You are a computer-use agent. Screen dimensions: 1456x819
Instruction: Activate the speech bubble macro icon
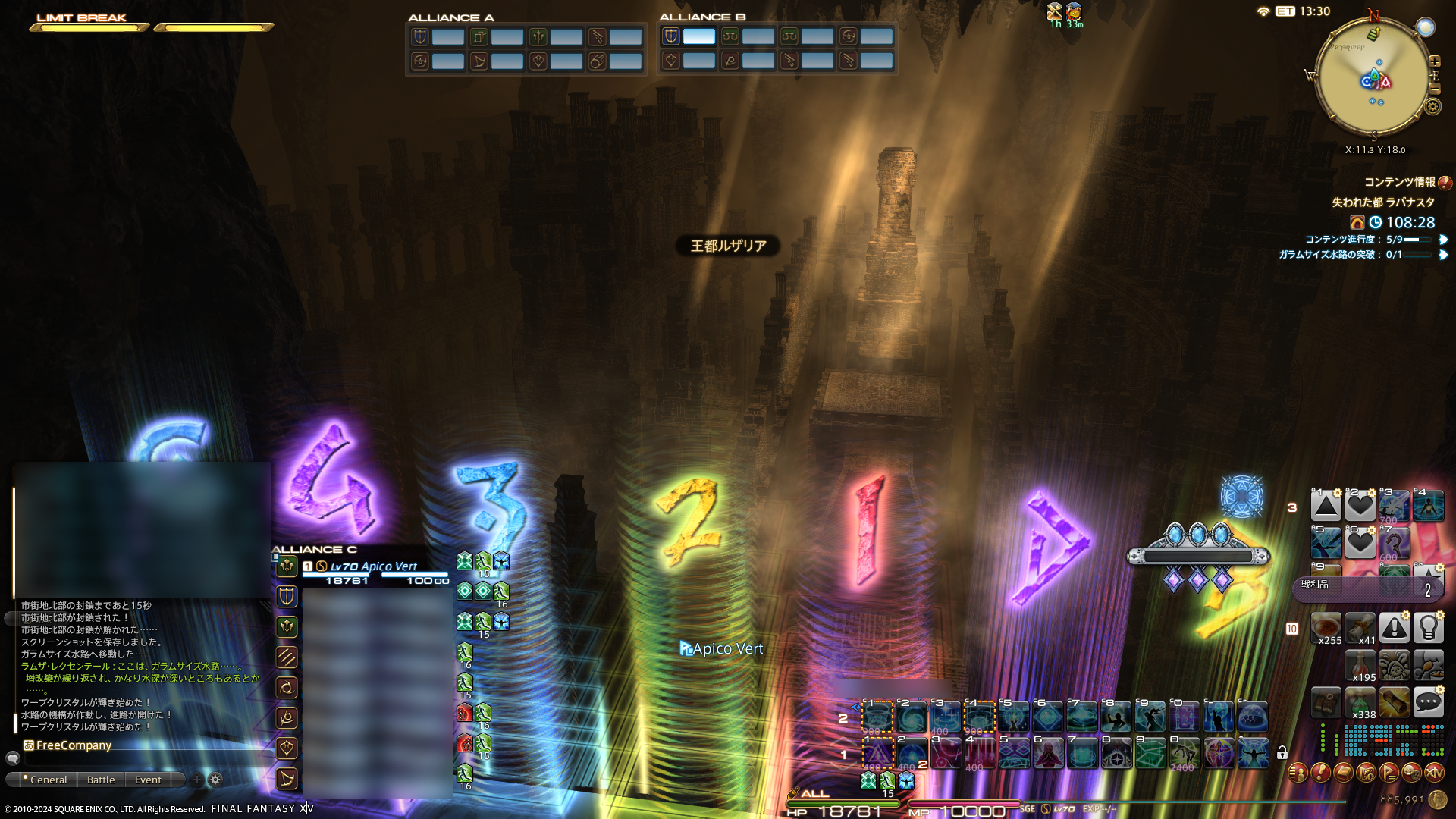1428,703
